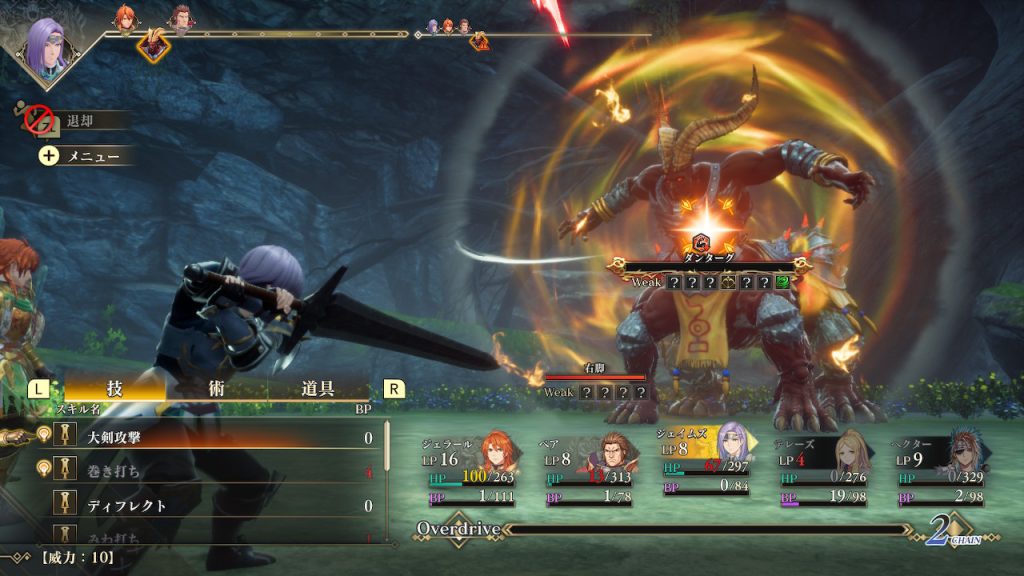Select テレーズ's party status panel
Screen dimensions: 1024x576
[823, 468]
